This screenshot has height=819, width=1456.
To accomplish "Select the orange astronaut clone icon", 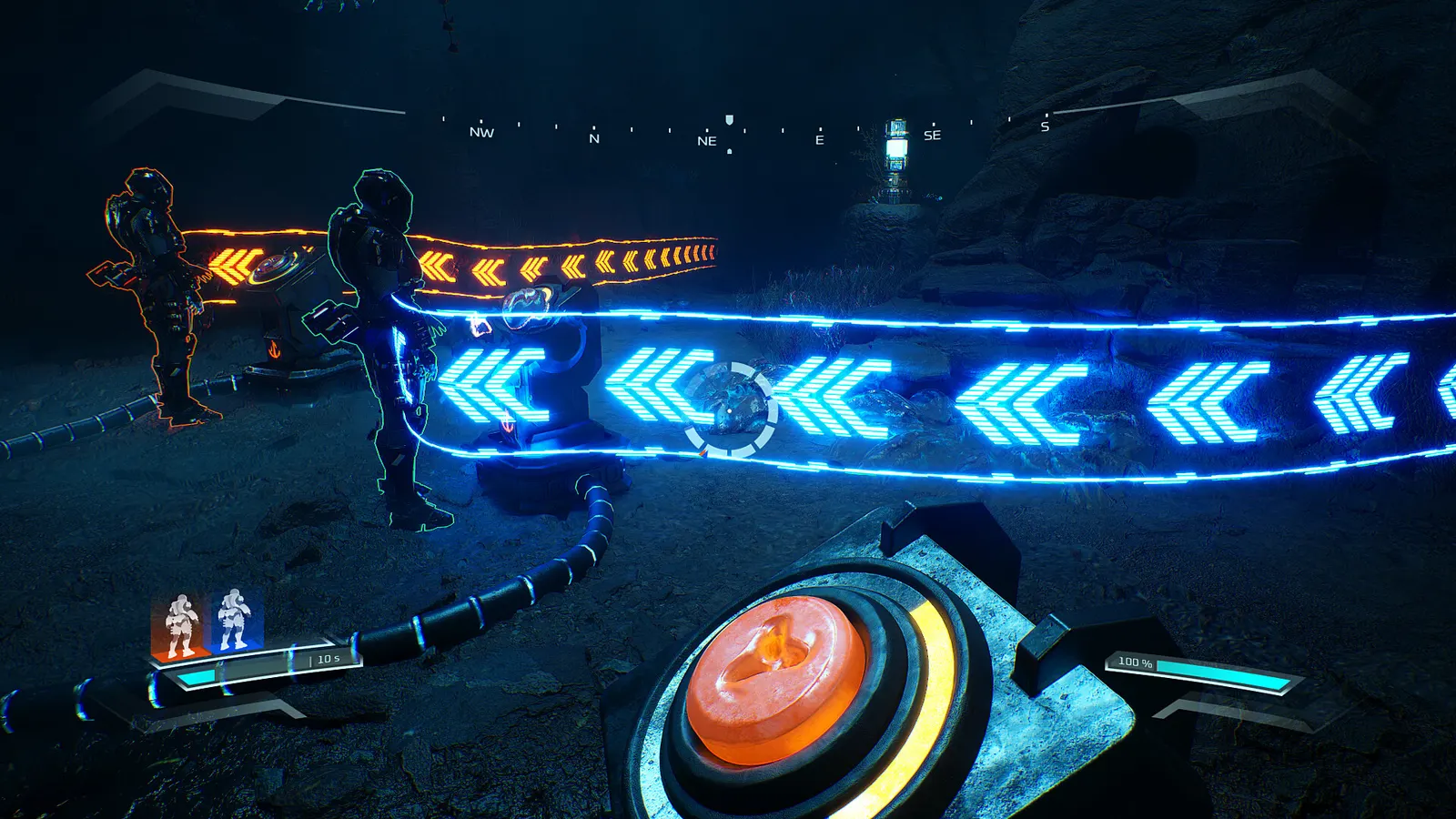I will (x=181, y=625).
